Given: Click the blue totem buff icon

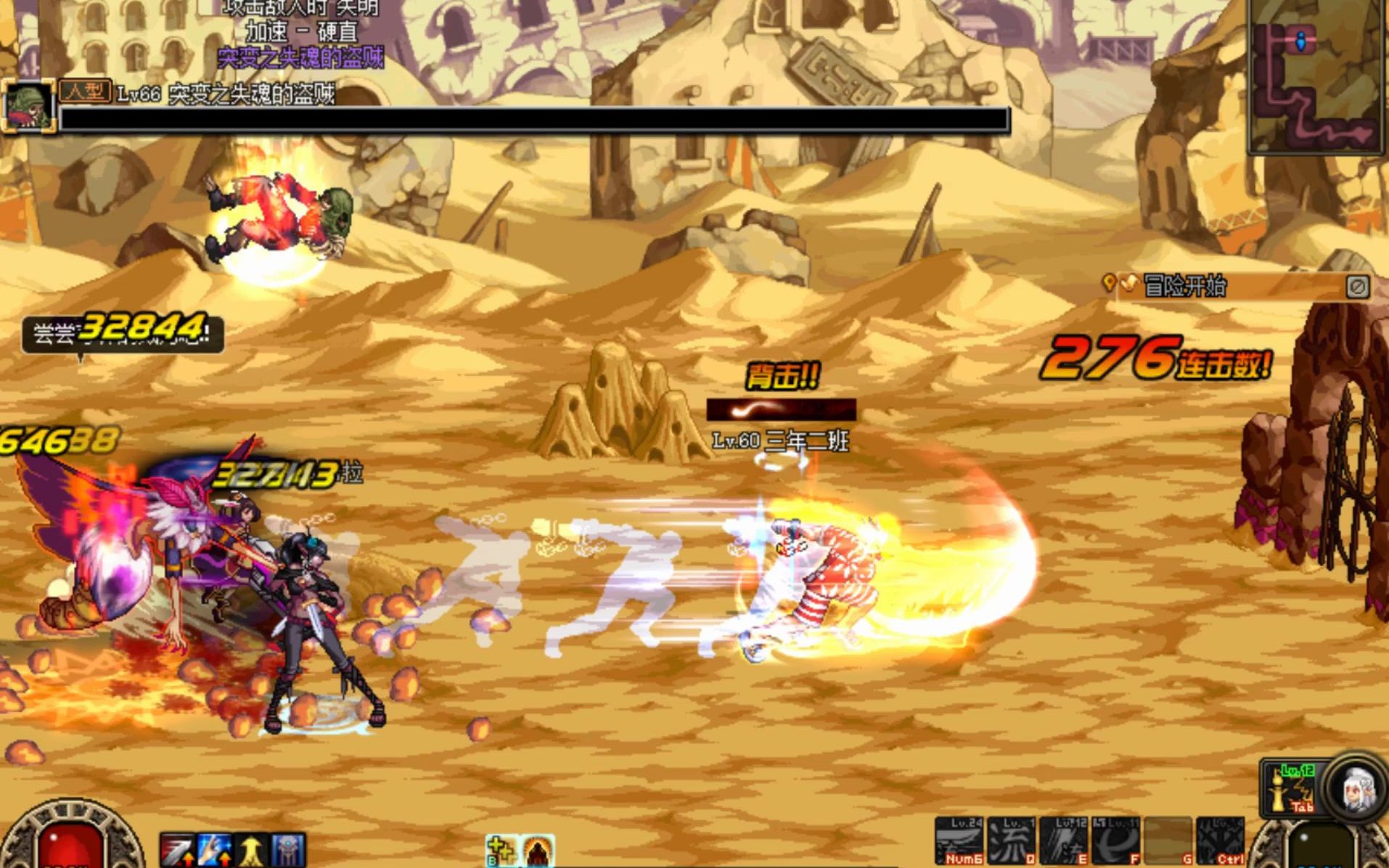Looking at the screenshot, I should point(288,851).
